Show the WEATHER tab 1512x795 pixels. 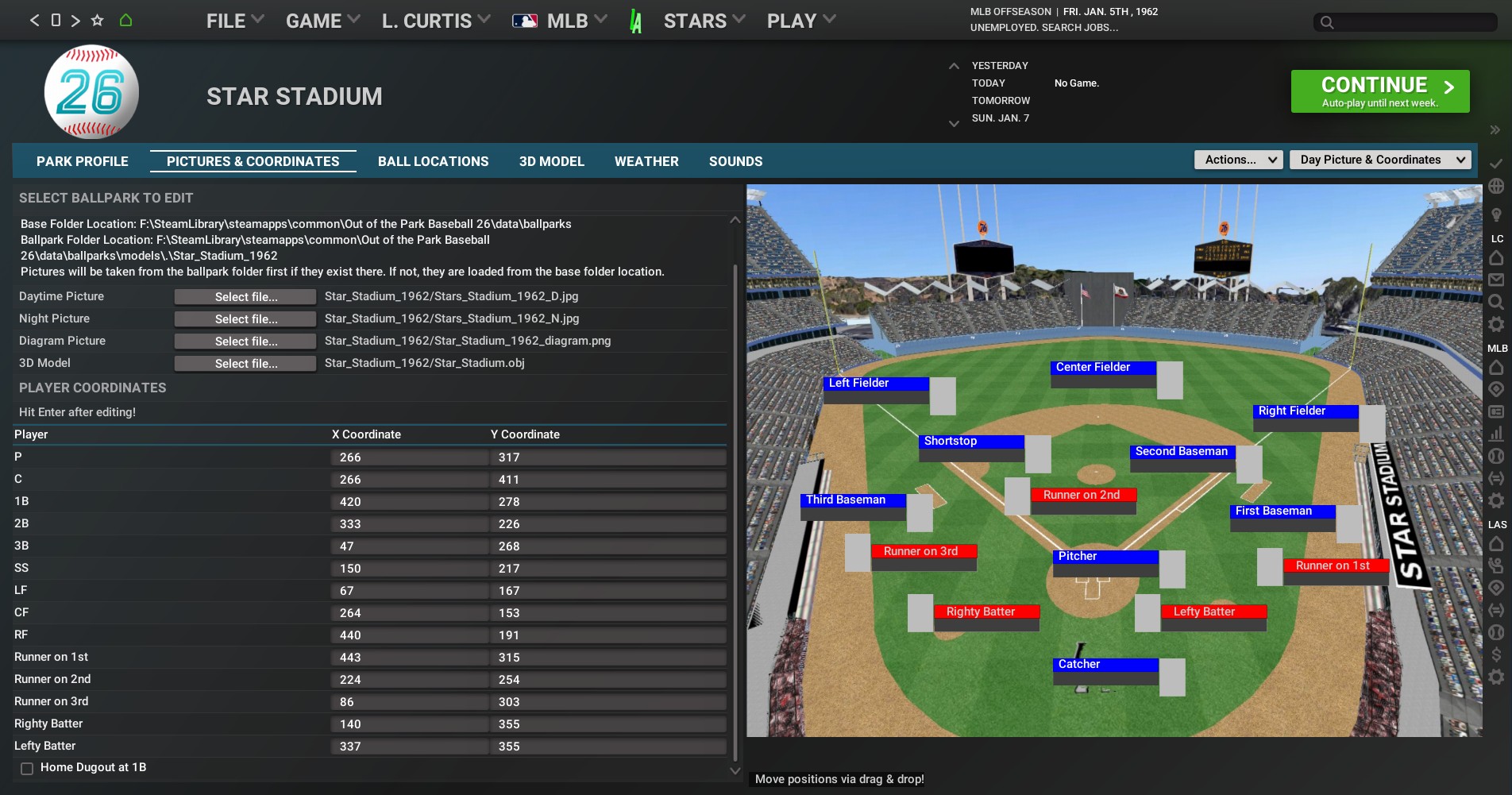[646, 161]
